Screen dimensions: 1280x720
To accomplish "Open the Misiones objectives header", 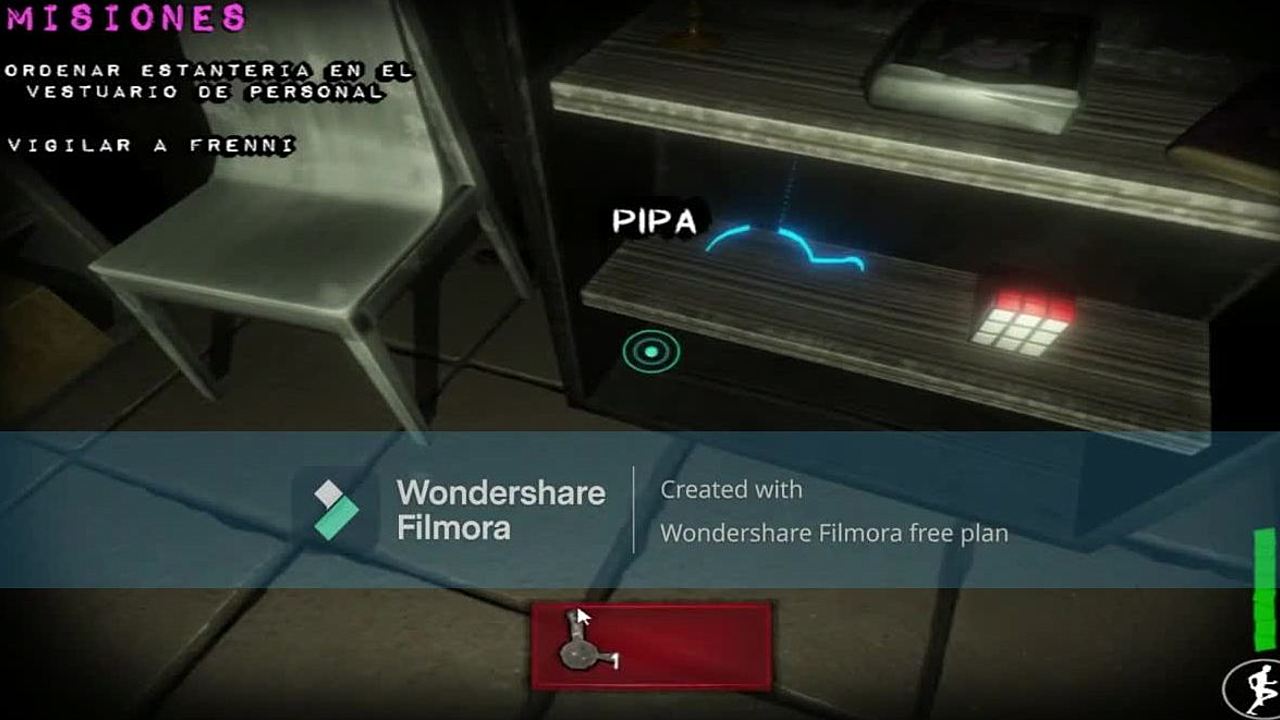I will coord(128,18).
